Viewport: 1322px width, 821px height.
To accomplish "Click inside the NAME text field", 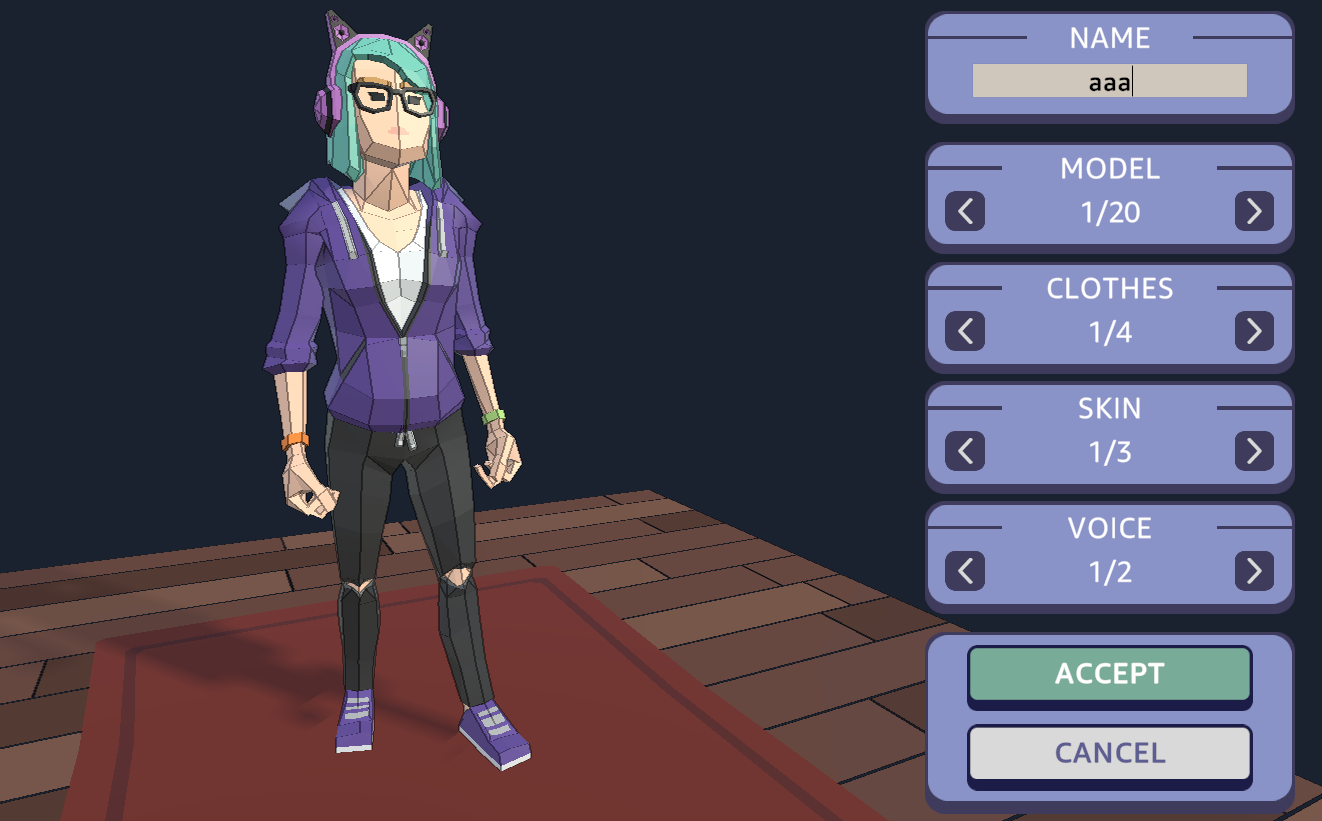I will click(1108, 82).
